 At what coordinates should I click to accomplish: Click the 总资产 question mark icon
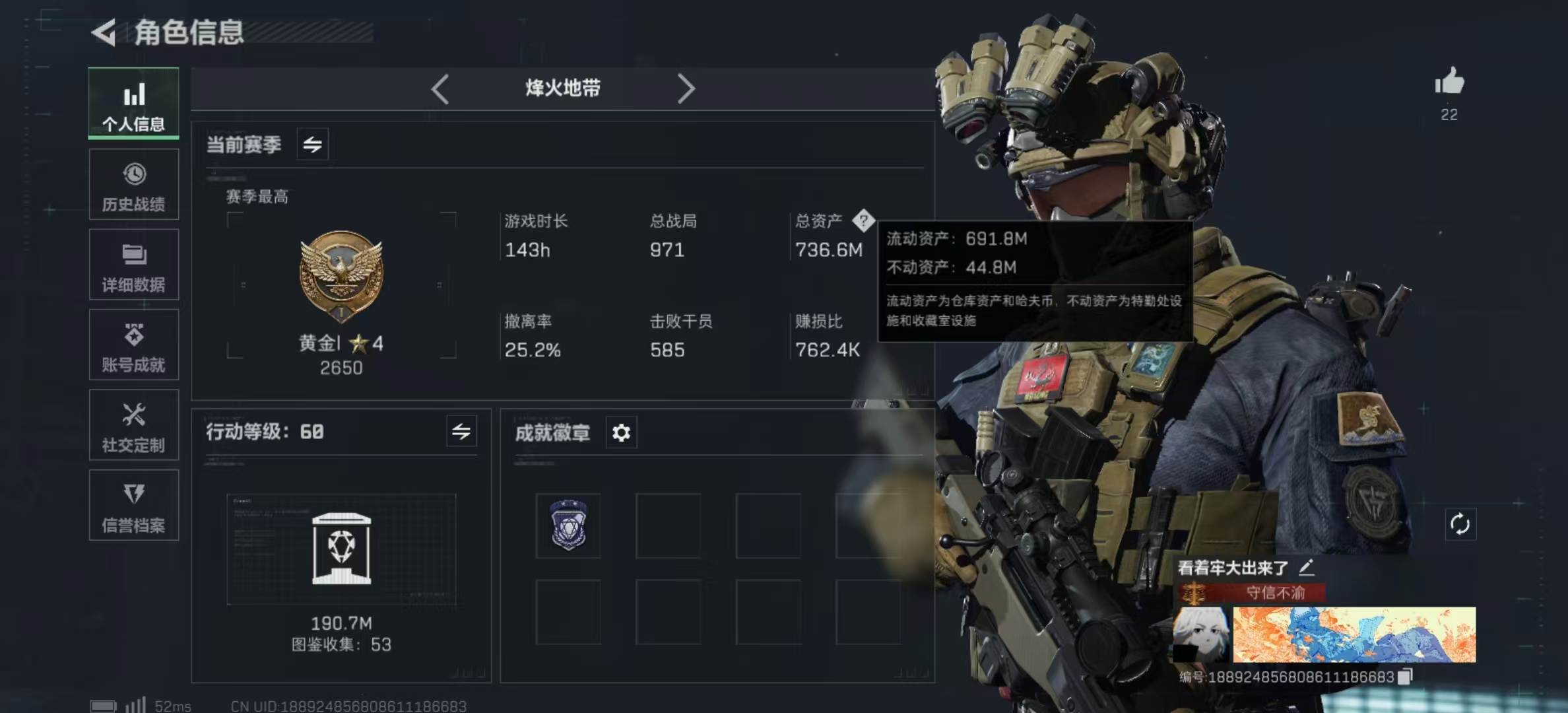[x=863, y=221]
